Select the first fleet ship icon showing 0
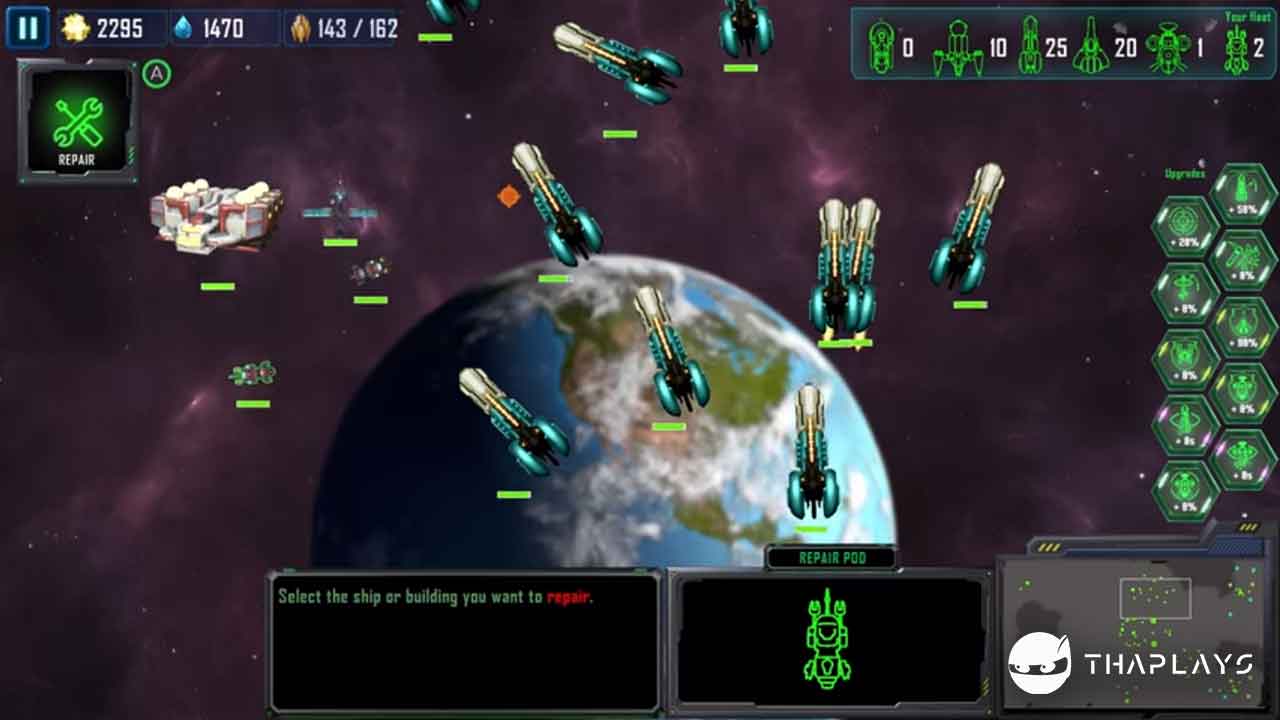The width and height of the screenshot is (1280, 720). 880,47
